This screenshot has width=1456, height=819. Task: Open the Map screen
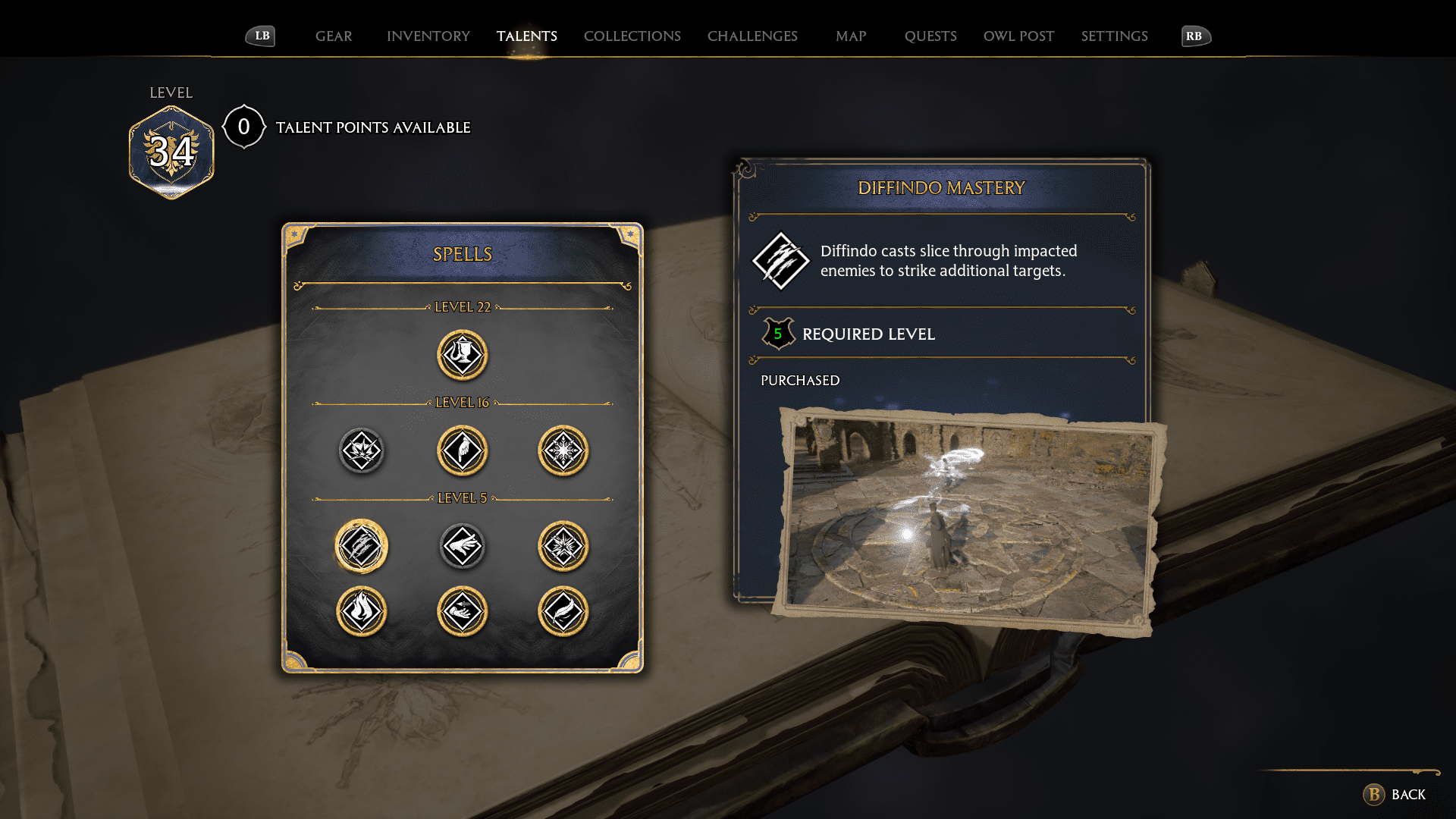click(851, 36)
